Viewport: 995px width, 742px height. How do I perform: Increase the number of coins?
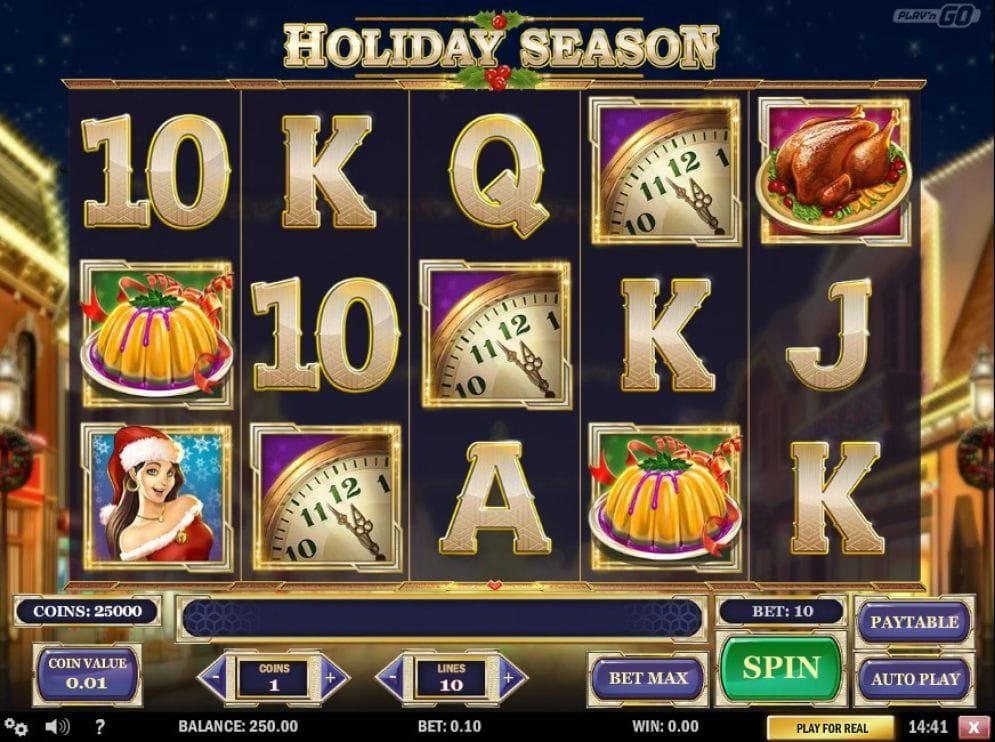pyautogui.click(x=333, y=679)
